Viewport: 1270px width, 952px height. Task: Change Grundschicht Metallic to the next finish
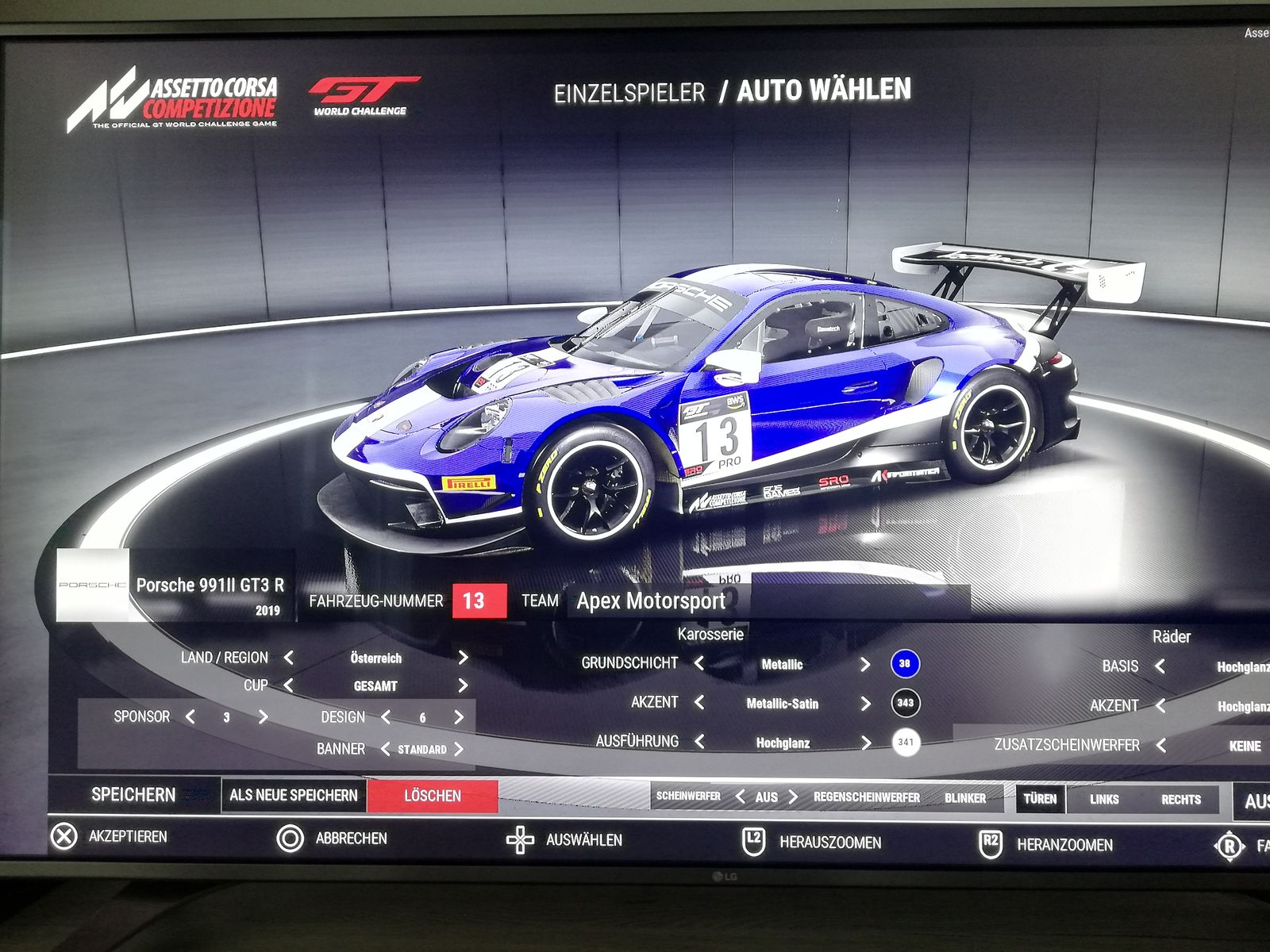(x=865, y=664)
